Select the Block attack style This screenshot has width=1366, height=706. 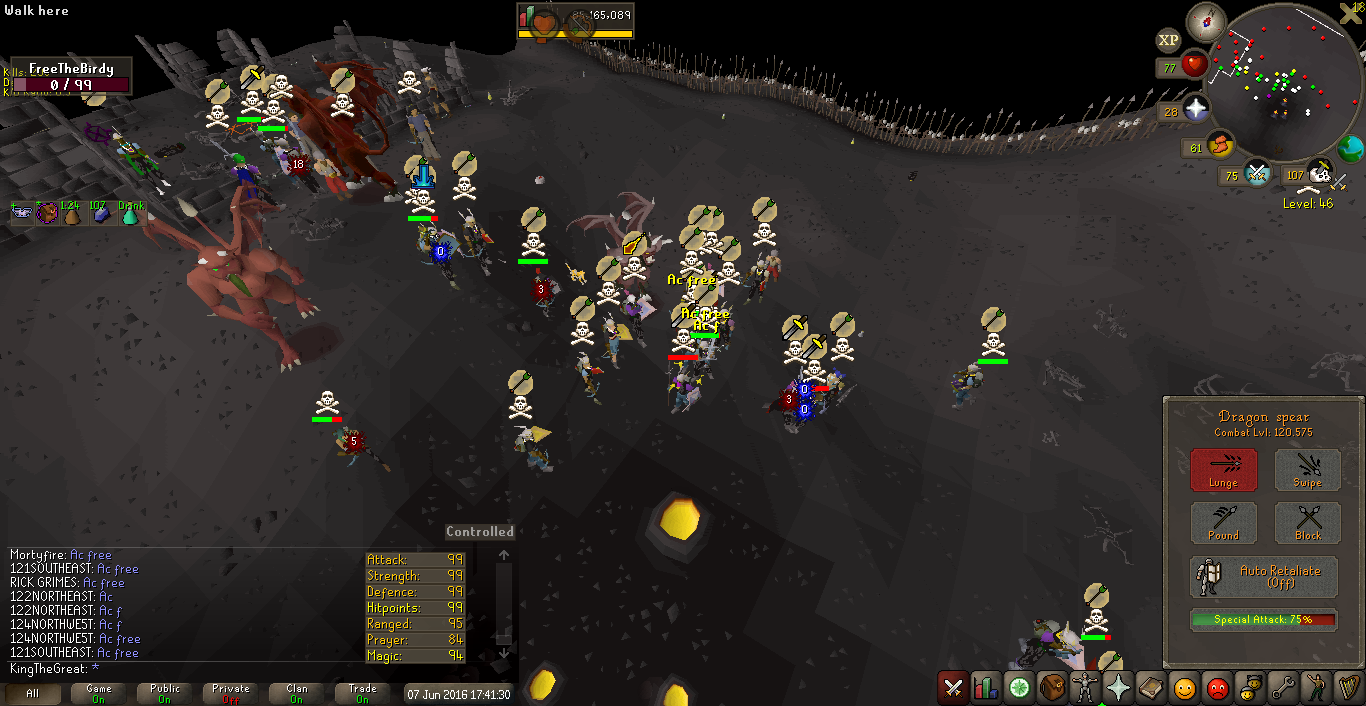pyautogui.click(x=1307, y=522)
